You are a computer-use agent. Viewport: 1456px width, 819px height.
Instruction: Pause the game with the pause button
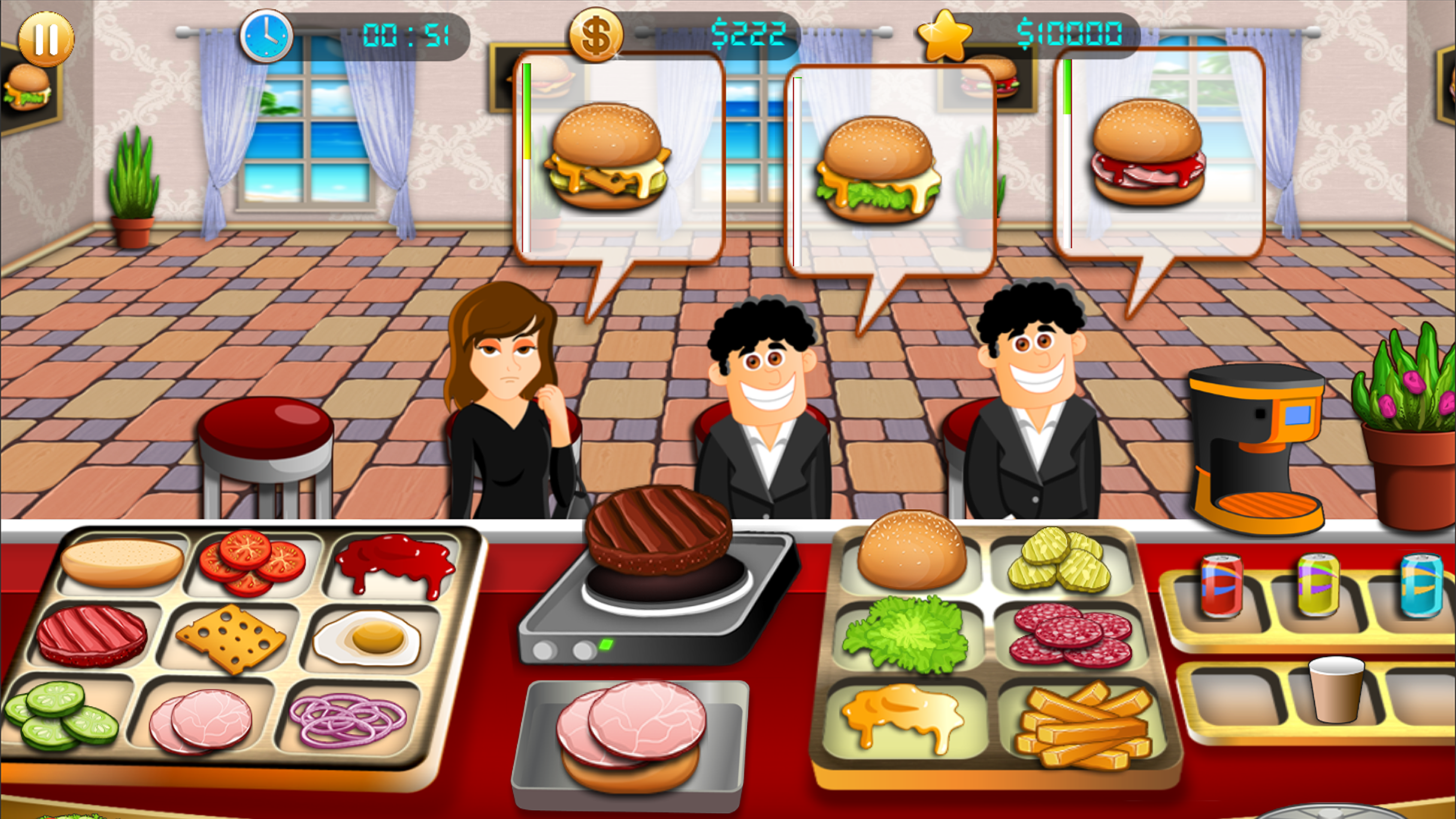tap(47, 39)
